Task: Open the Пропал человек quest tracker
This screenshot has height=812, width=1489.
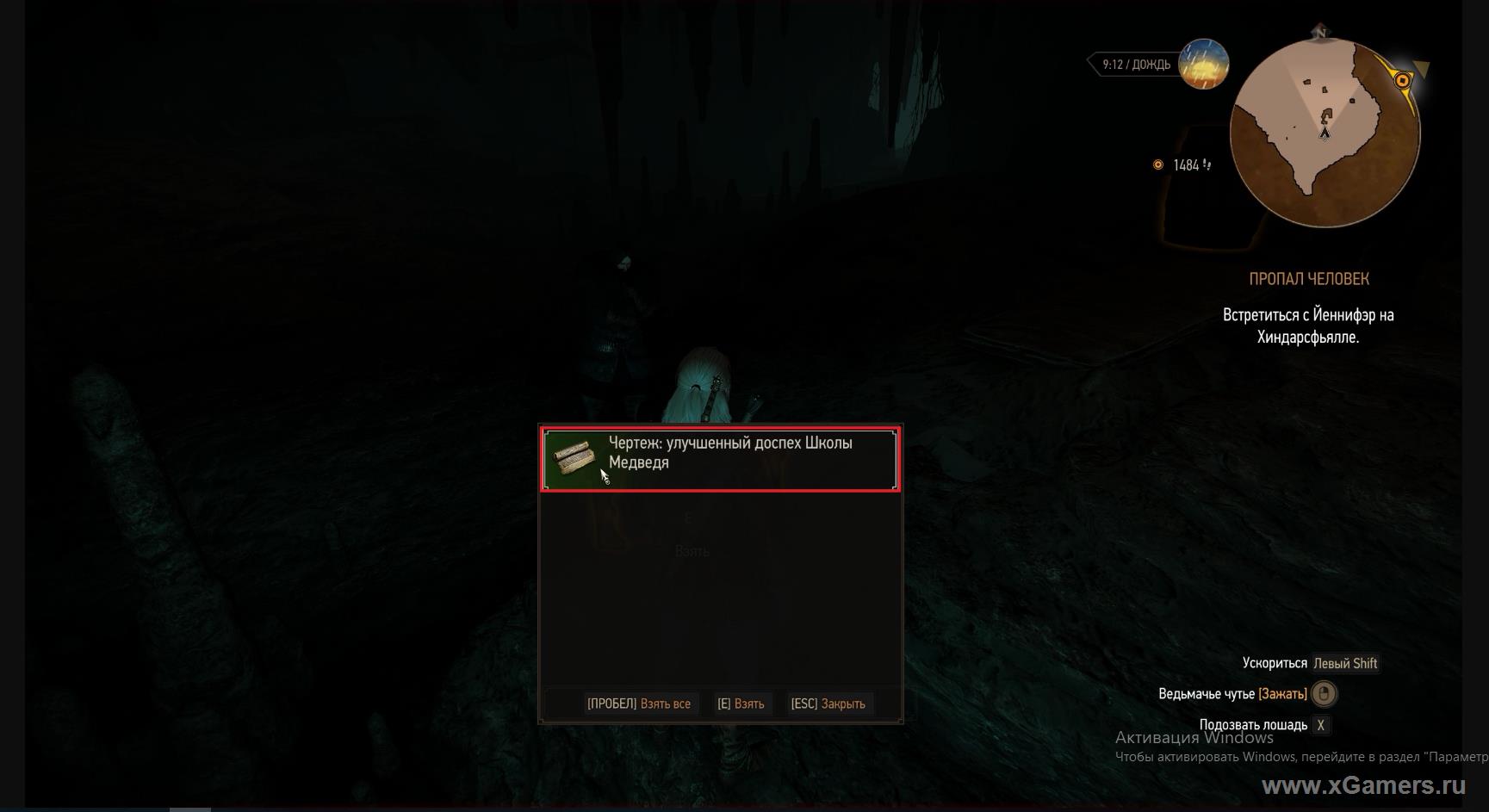Action: click(1308, 279)
